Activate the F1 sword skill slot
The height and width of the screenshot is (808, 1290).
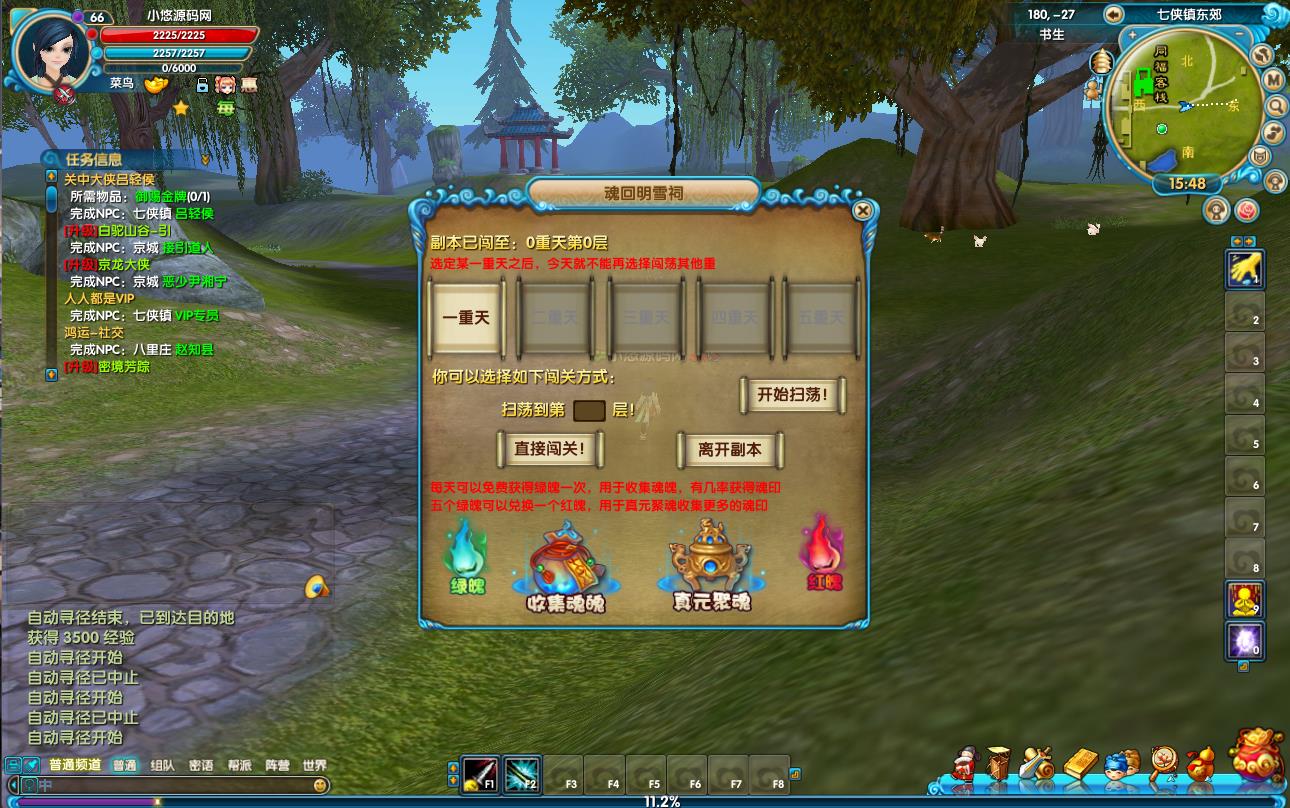(480, 775)
